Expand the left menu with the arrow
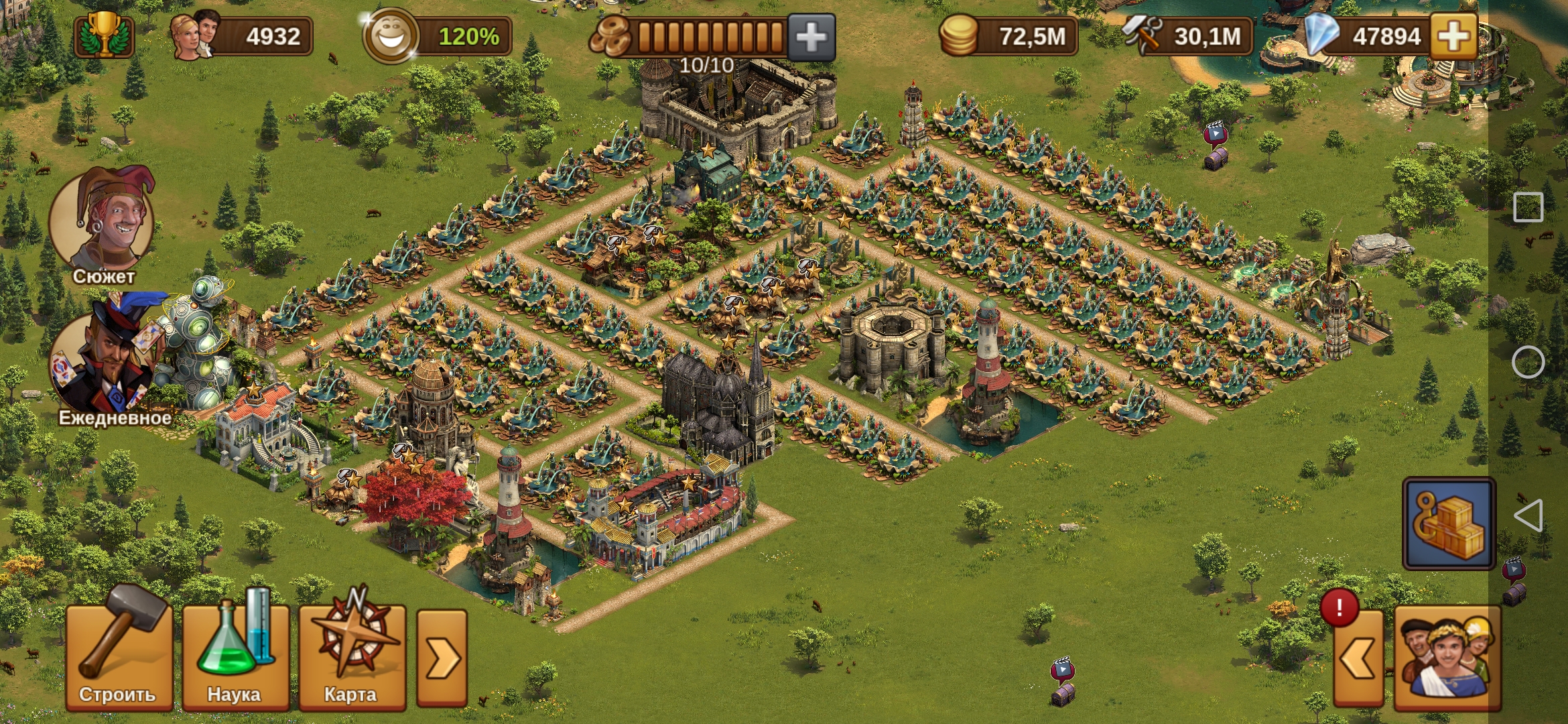1568x724 pixels. pyautogui.click(x=442, y=658)
